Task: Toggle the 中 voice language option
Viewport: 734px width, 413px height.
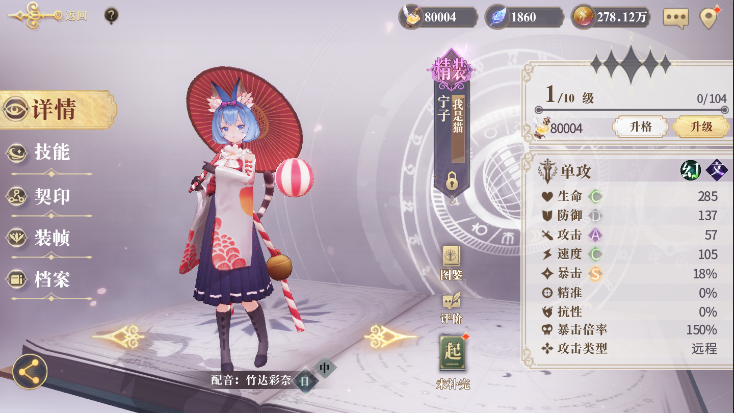Action: [x=324, y=367]
